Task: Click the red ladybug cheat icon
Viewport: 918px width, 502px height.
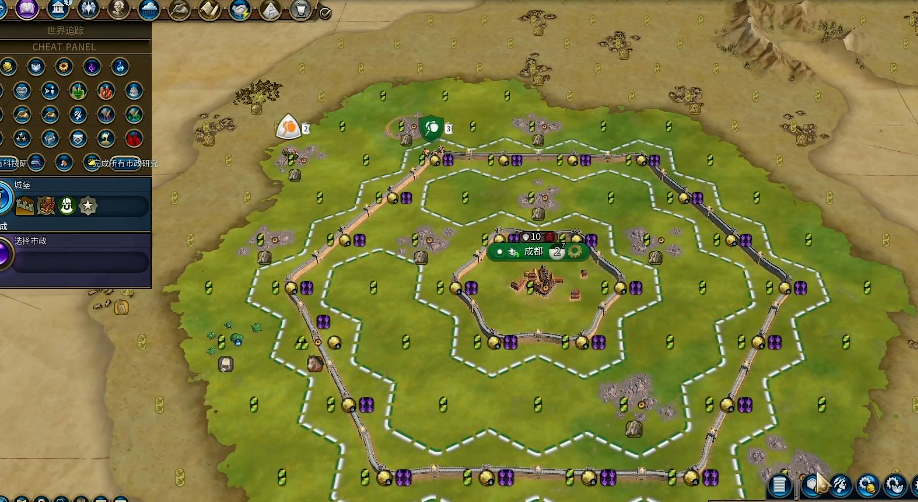Action: tap(134, 138)
